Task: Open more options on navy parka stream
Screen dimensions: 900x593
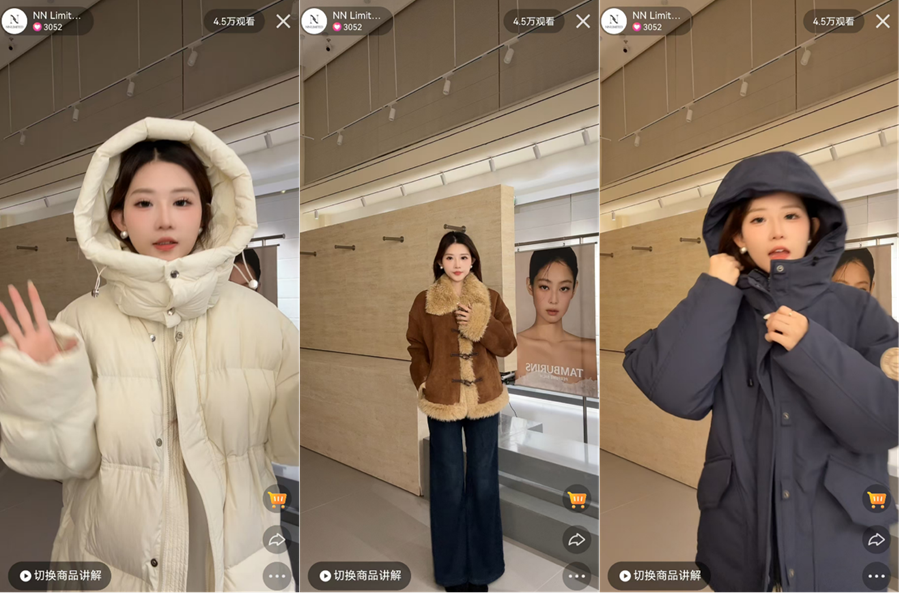Action: tap(877, 576)
